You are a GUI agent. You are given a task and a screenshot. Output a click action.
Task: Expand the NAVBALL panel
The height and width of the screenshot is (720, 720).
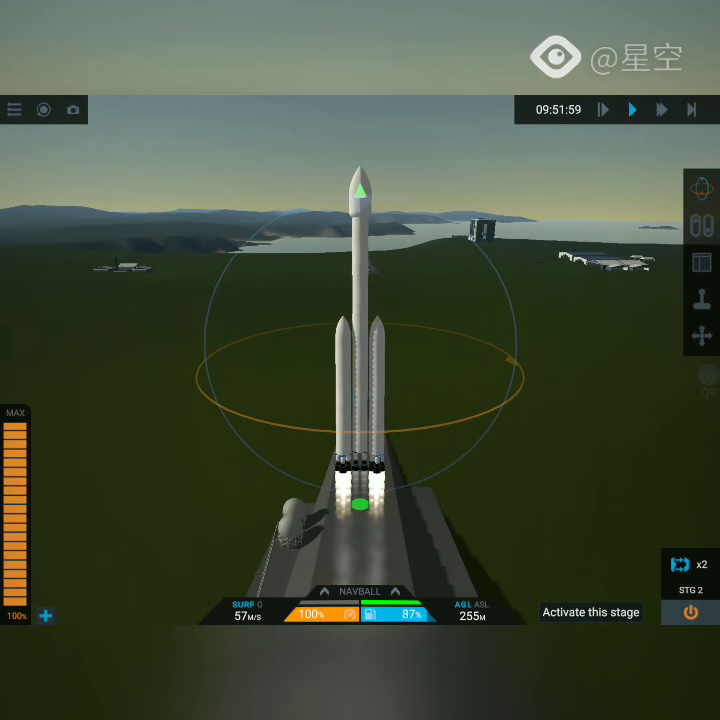click(x=360, y=592)
